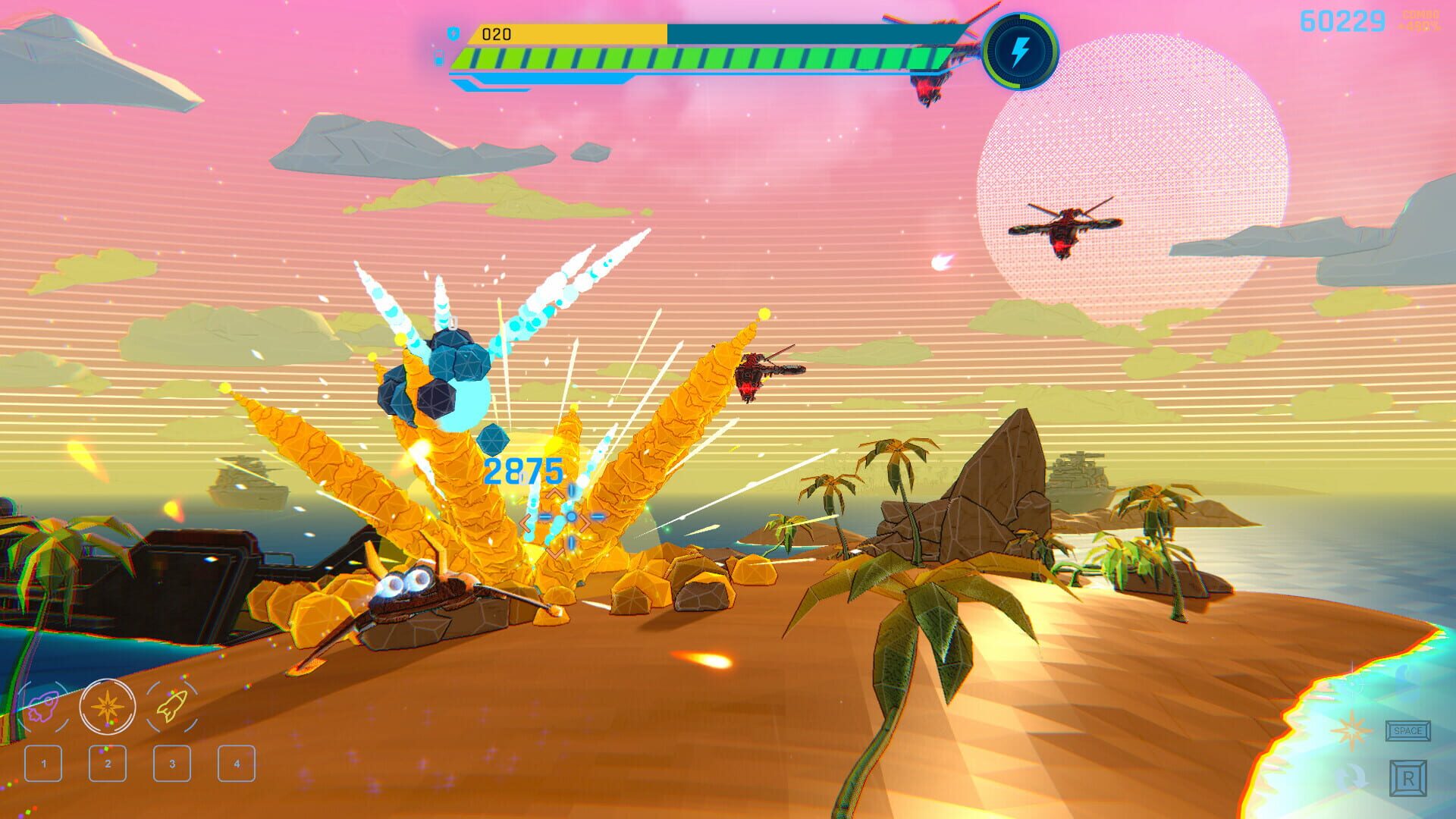Click the 2875 score popup
The width and height of the screenshot is (1456, 819).
point(524,470)
